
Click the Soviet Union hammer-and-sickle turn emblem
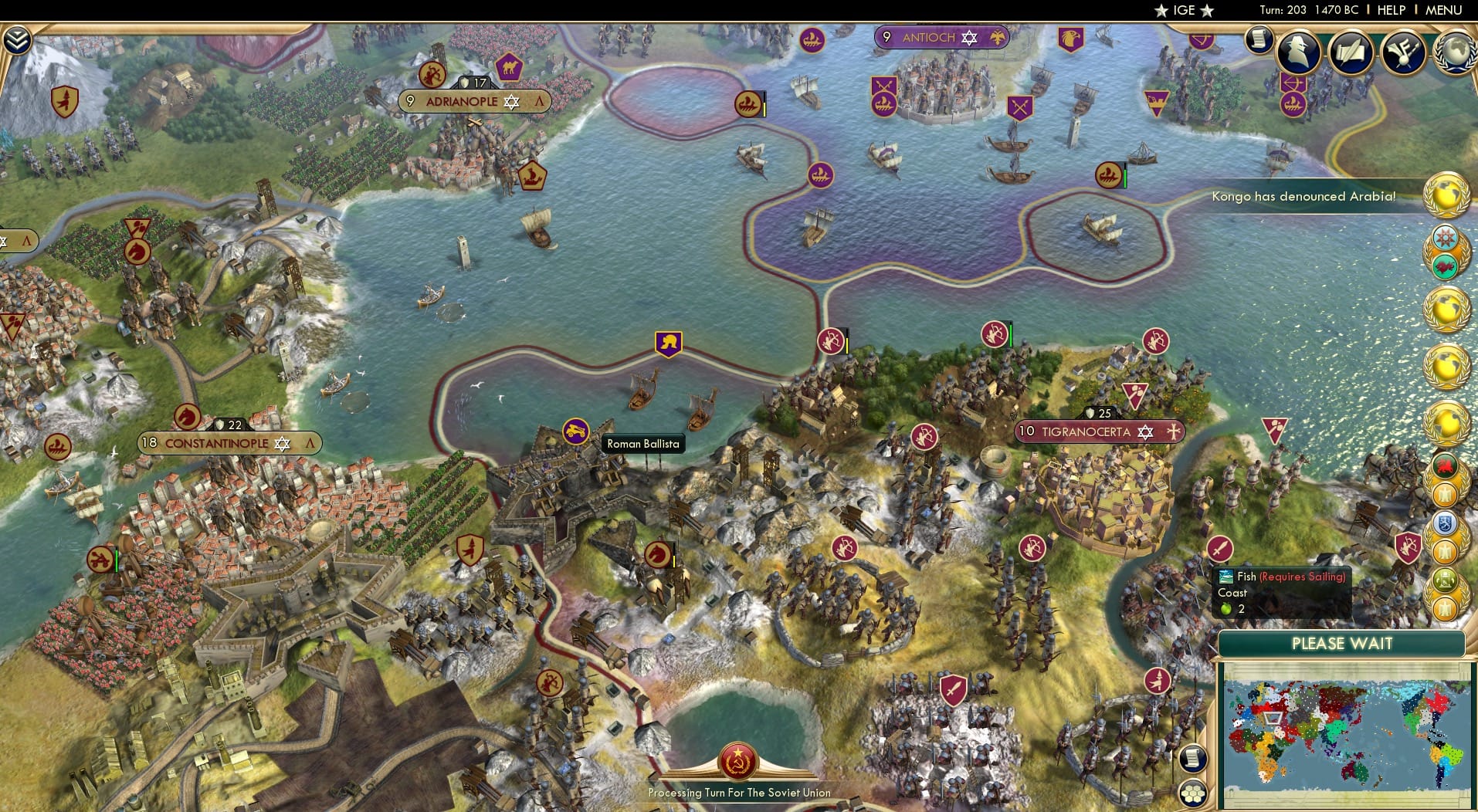[739, 759]
